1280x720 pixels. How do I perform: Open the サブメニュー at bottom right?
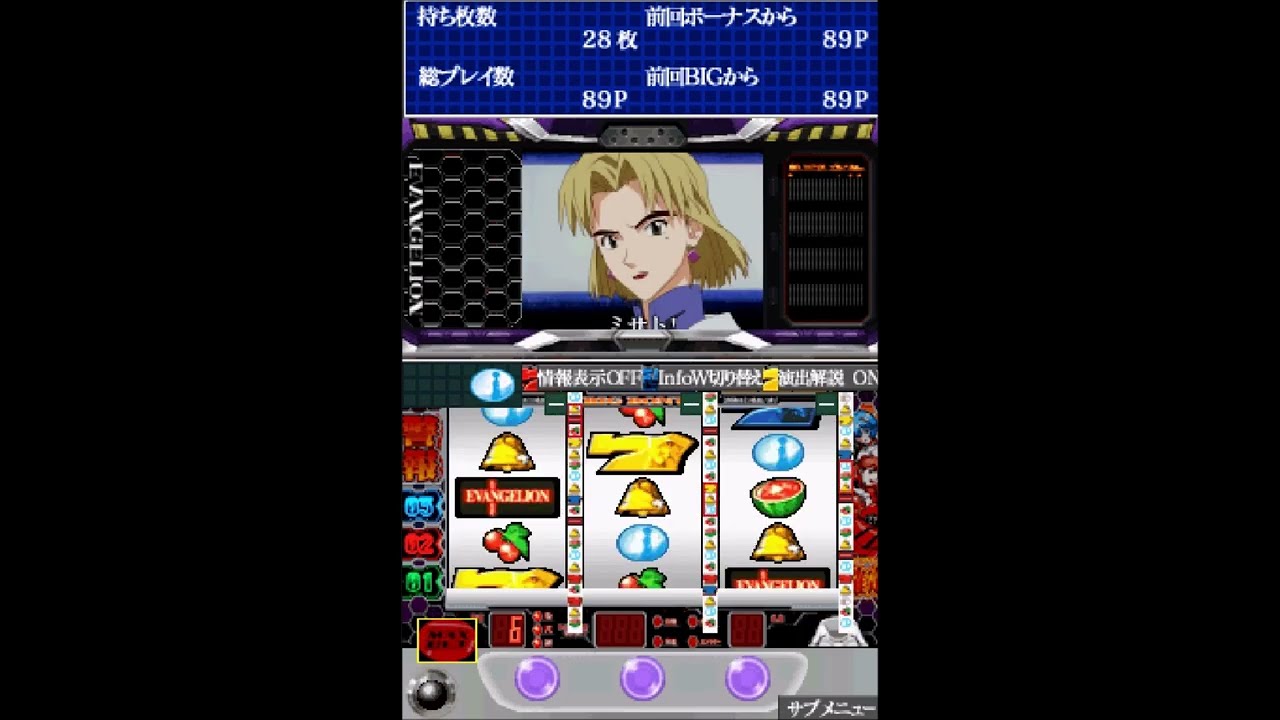(830, 708)
